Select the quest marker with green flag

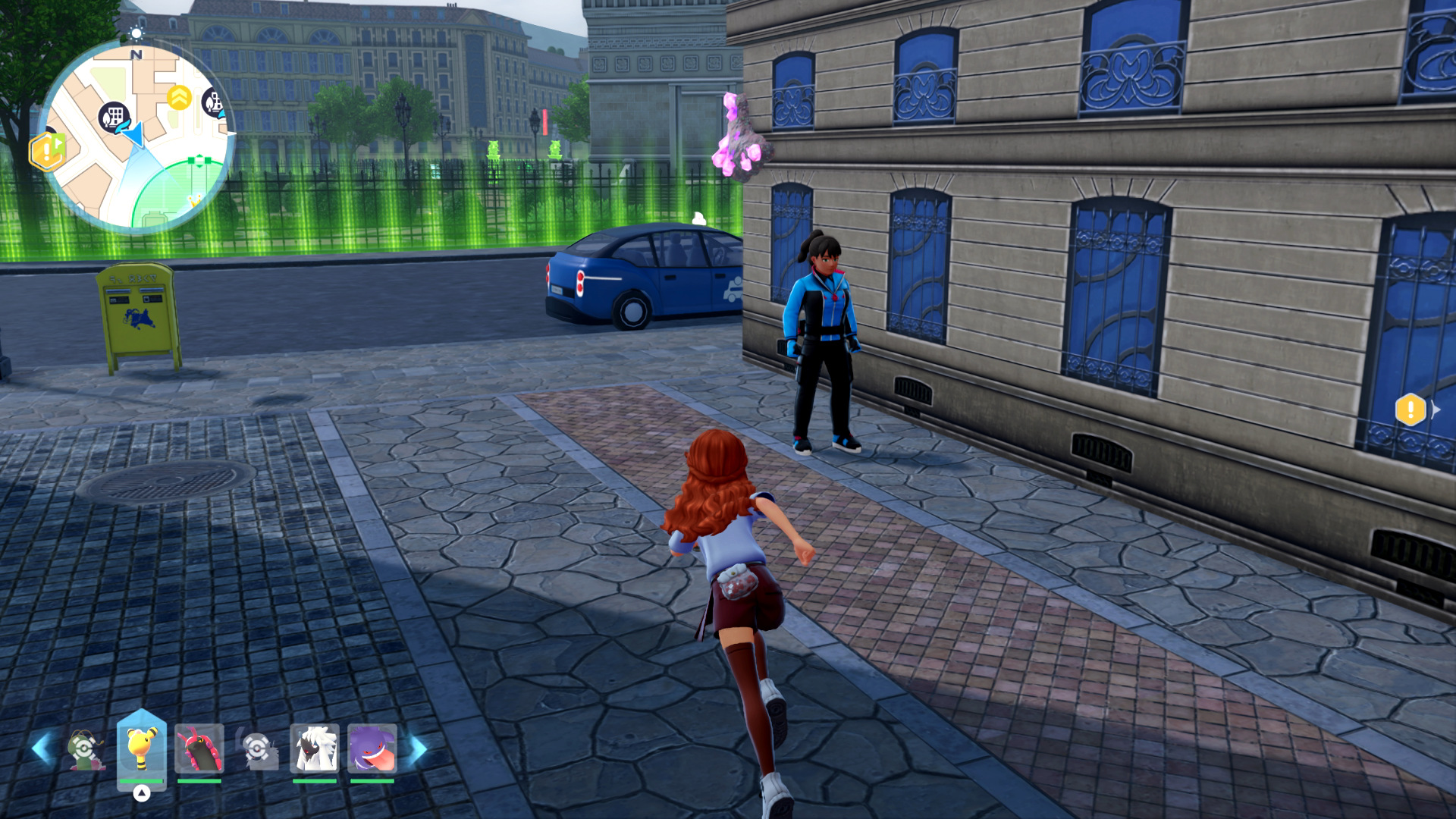47,151
